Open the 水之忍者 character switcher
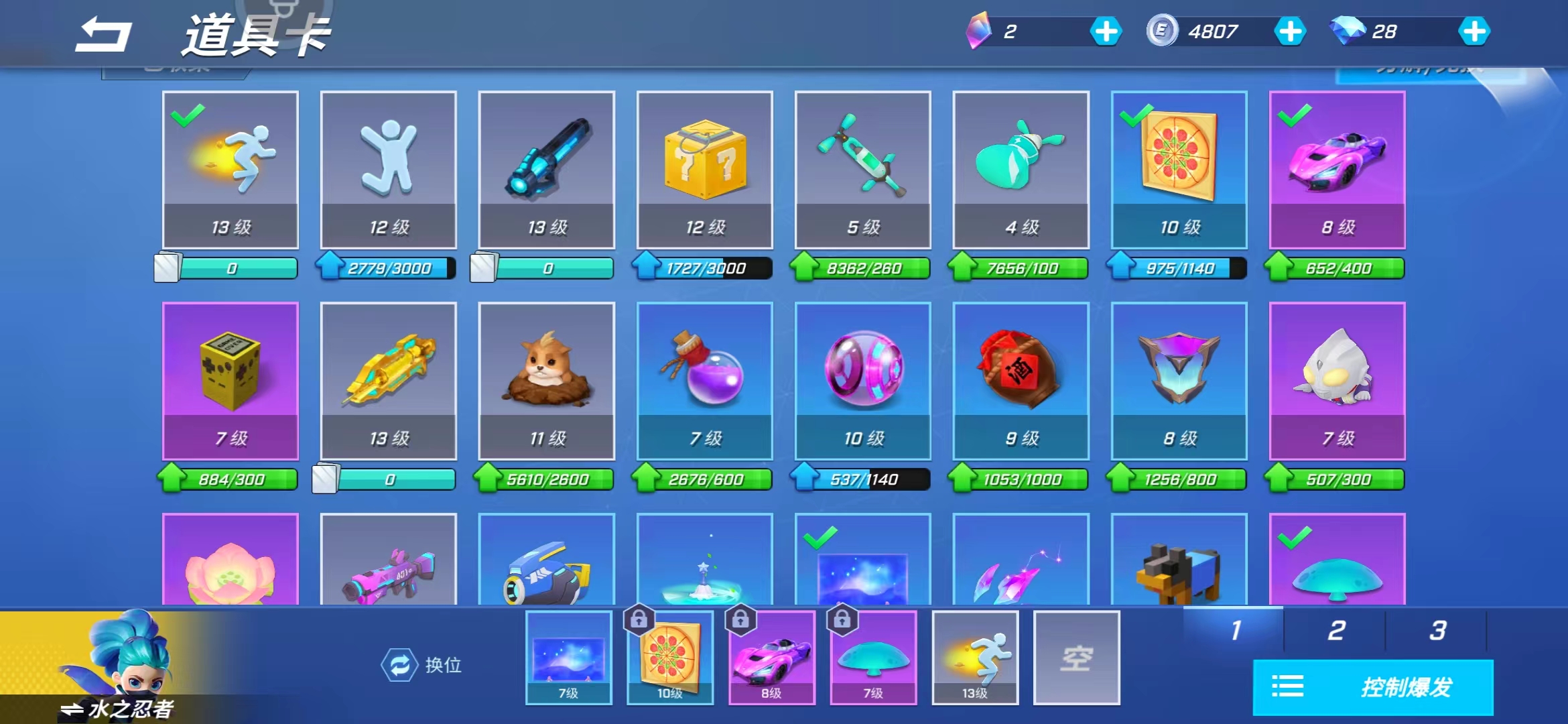Screen dimensions: 1568x724 click(x=117, y=708)
